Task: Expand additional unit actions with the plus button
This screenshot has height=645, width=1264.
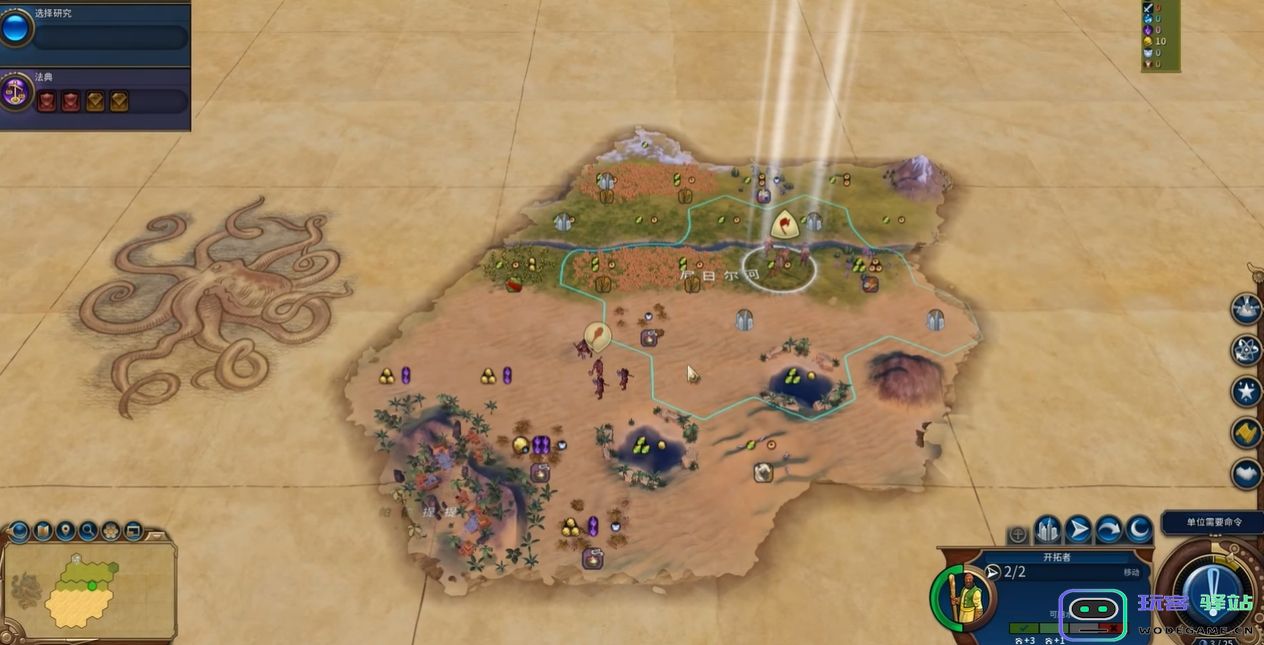Action: pyautogui.click(x=1018, y=535)
